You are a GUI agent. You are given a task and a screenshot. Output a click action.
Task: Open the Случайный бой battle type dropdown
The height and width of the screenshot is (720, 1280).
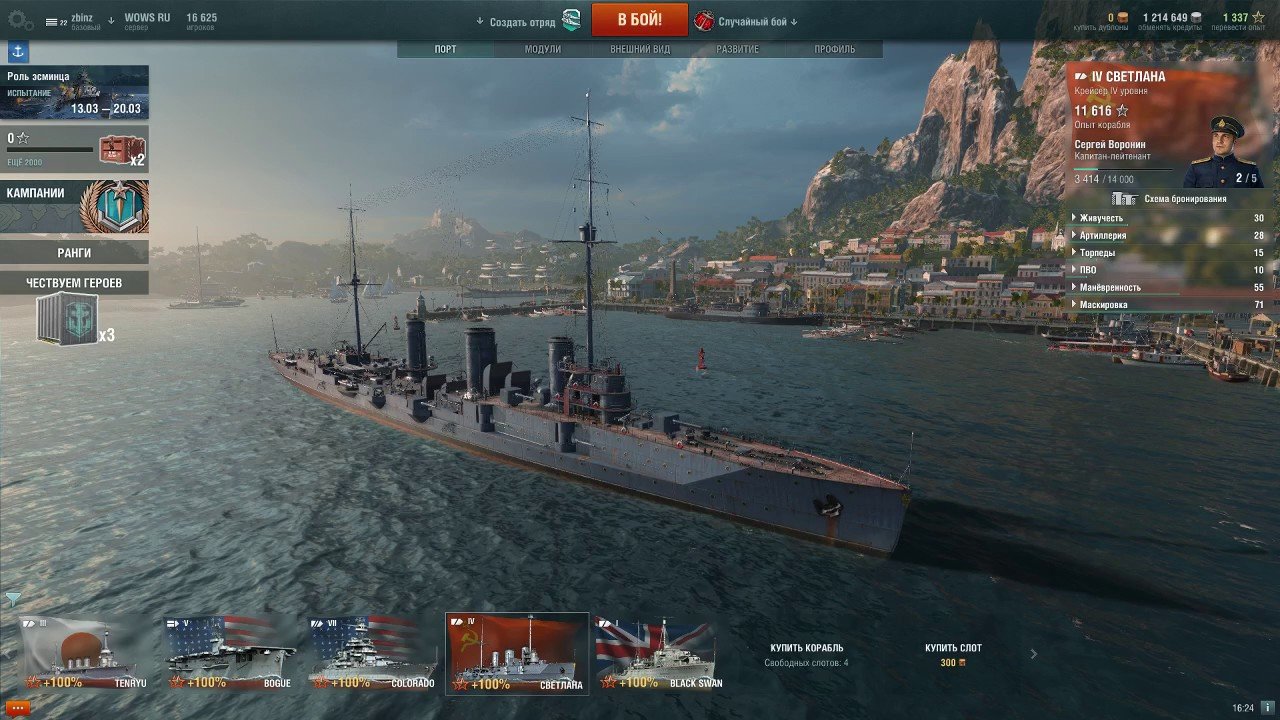click(754, 21)
